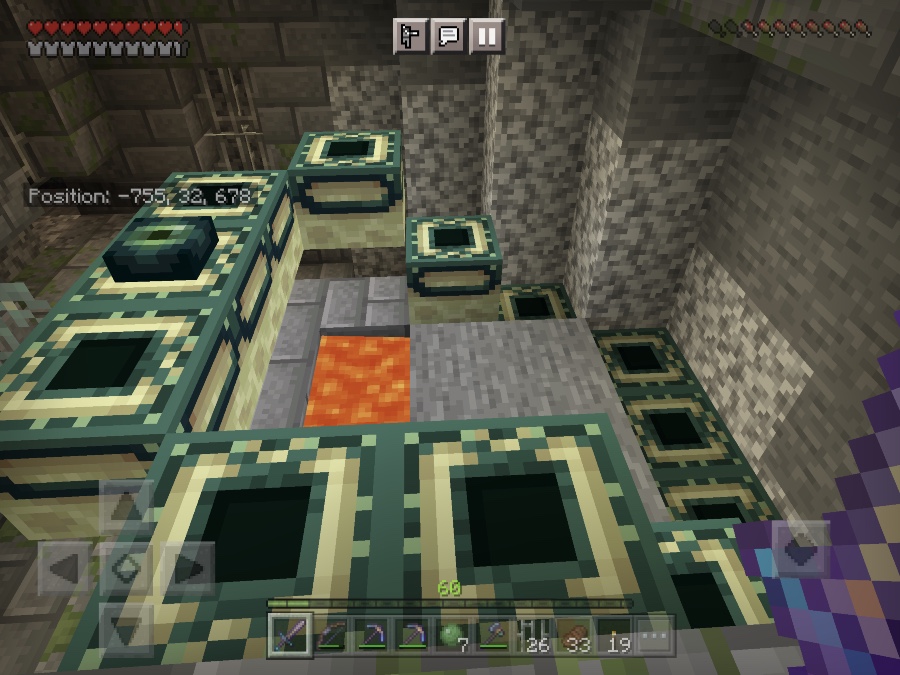This screenshot has height=675, width=900.
Task: Tap the move right arrow
Action: [187, 570]
